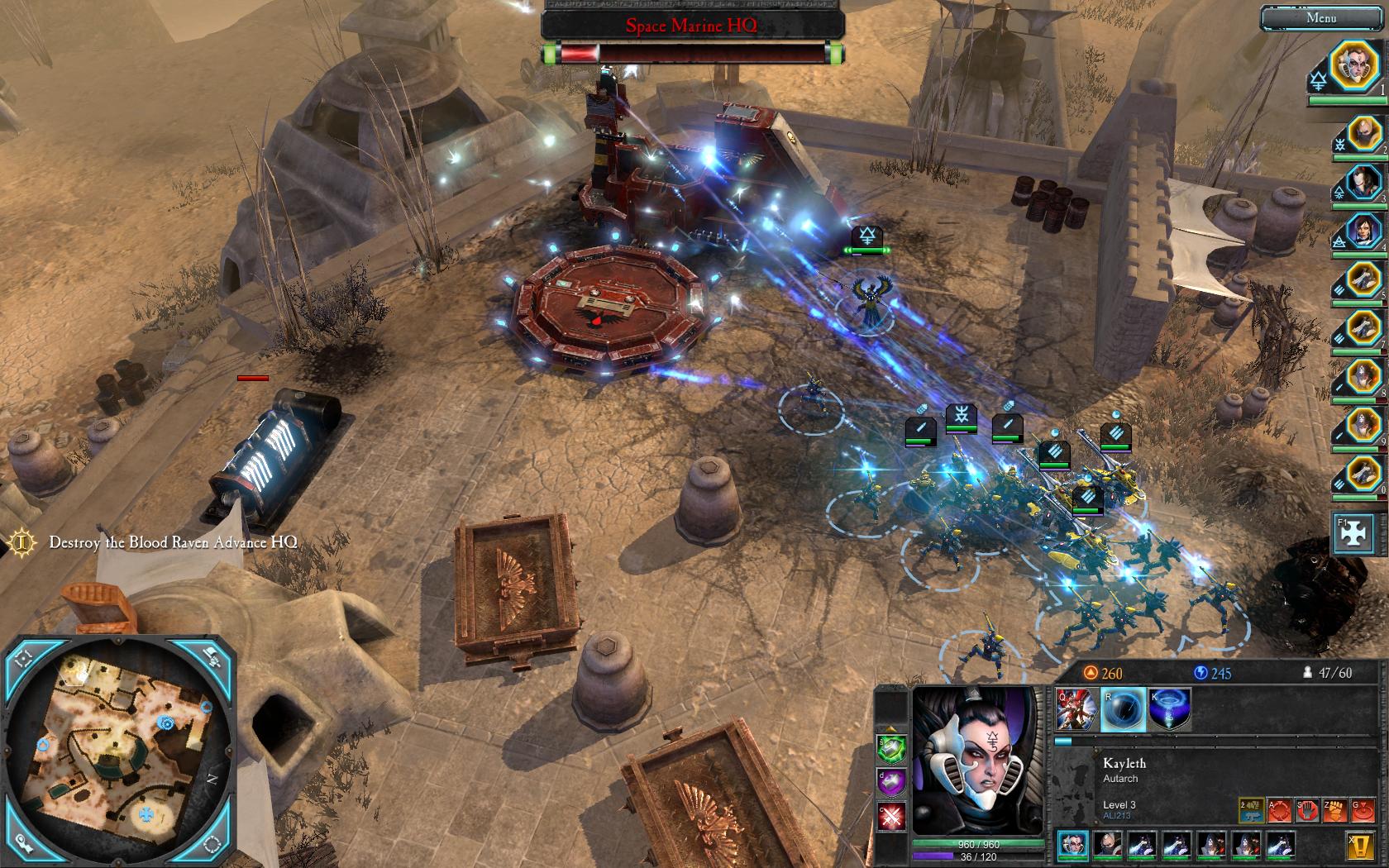Screen dimensions: 1389x868
Task: Select Kayleth's portrait in the squad list
Action: tap(1353, 65)
